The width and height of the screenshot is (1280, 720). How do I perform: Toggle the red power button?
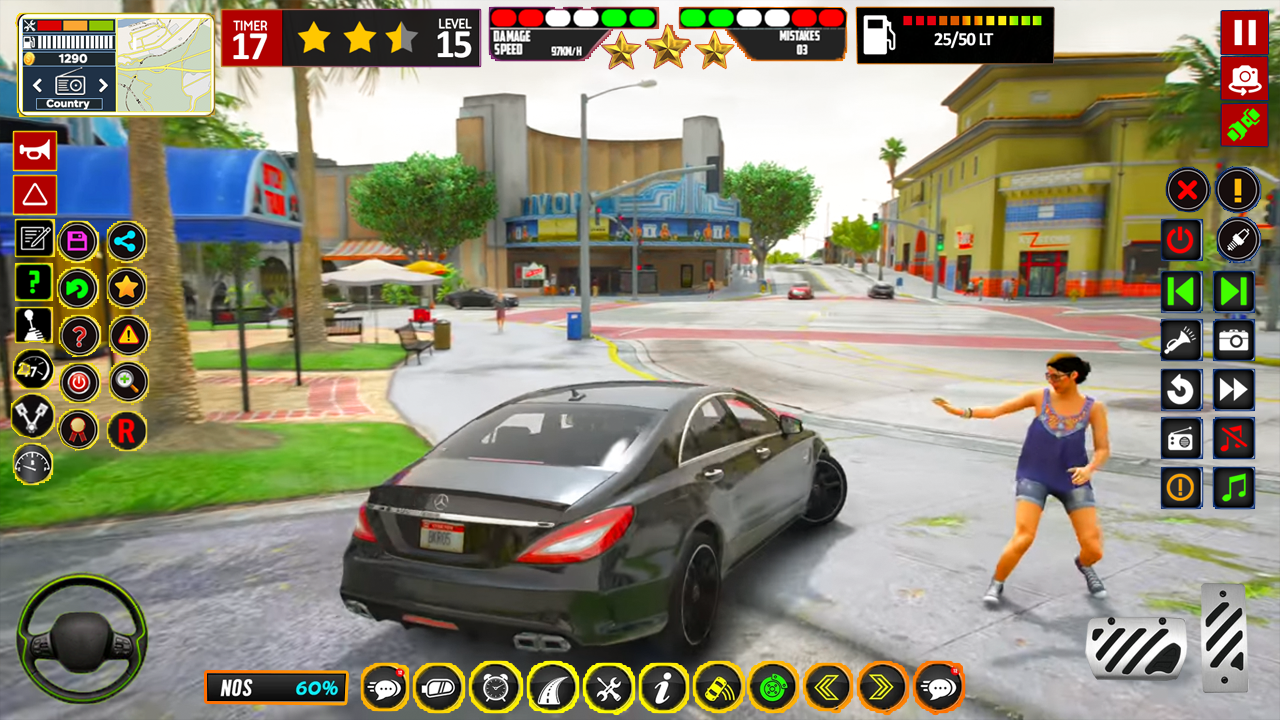(x=1180, y=240)
